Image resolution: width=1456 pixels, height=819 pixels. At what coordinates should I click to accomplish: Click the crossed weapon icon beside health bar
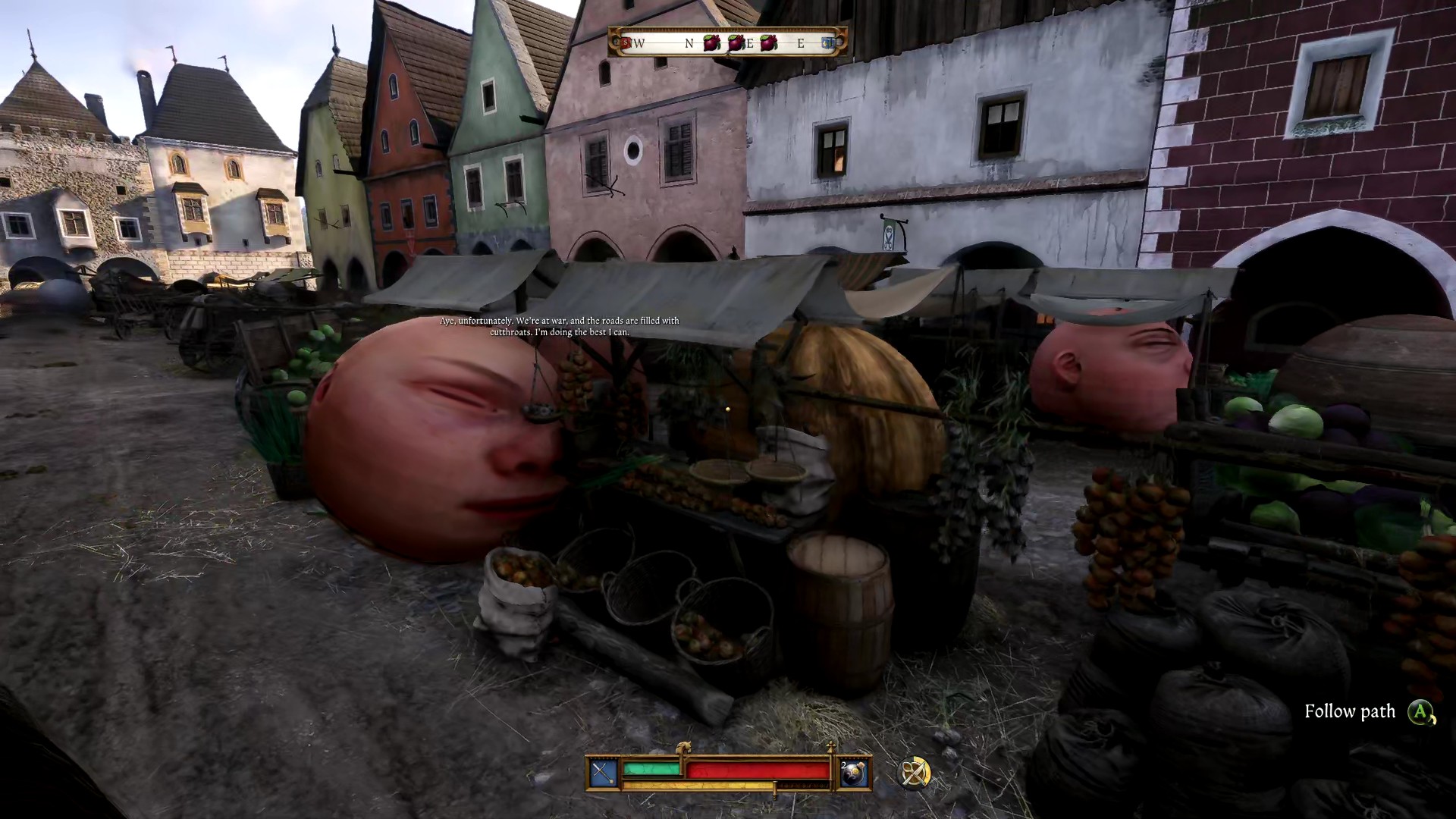point(604,773)
